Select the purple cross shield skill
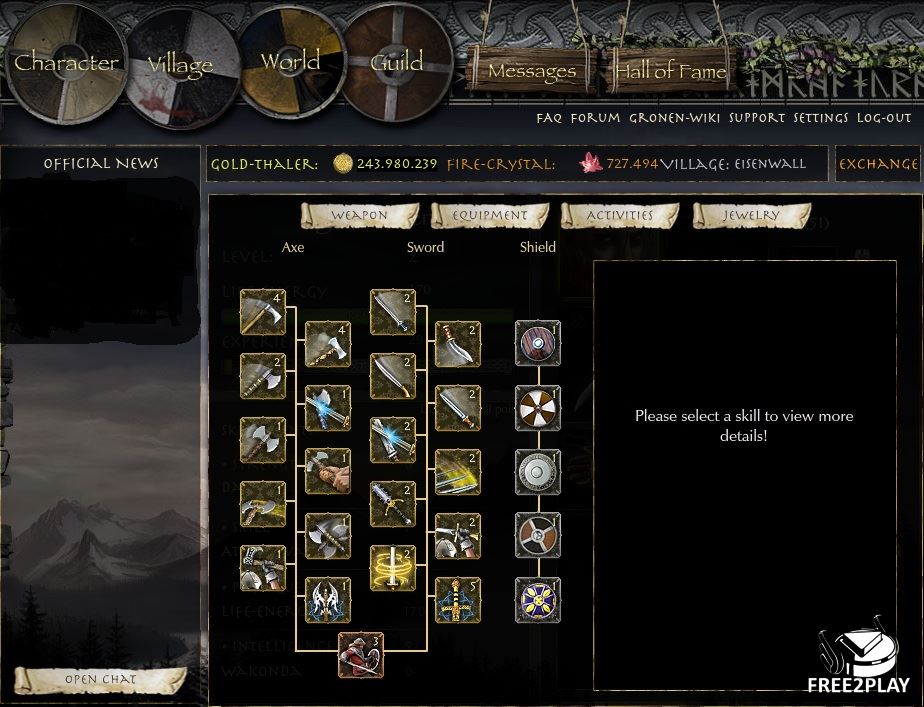 538,600
